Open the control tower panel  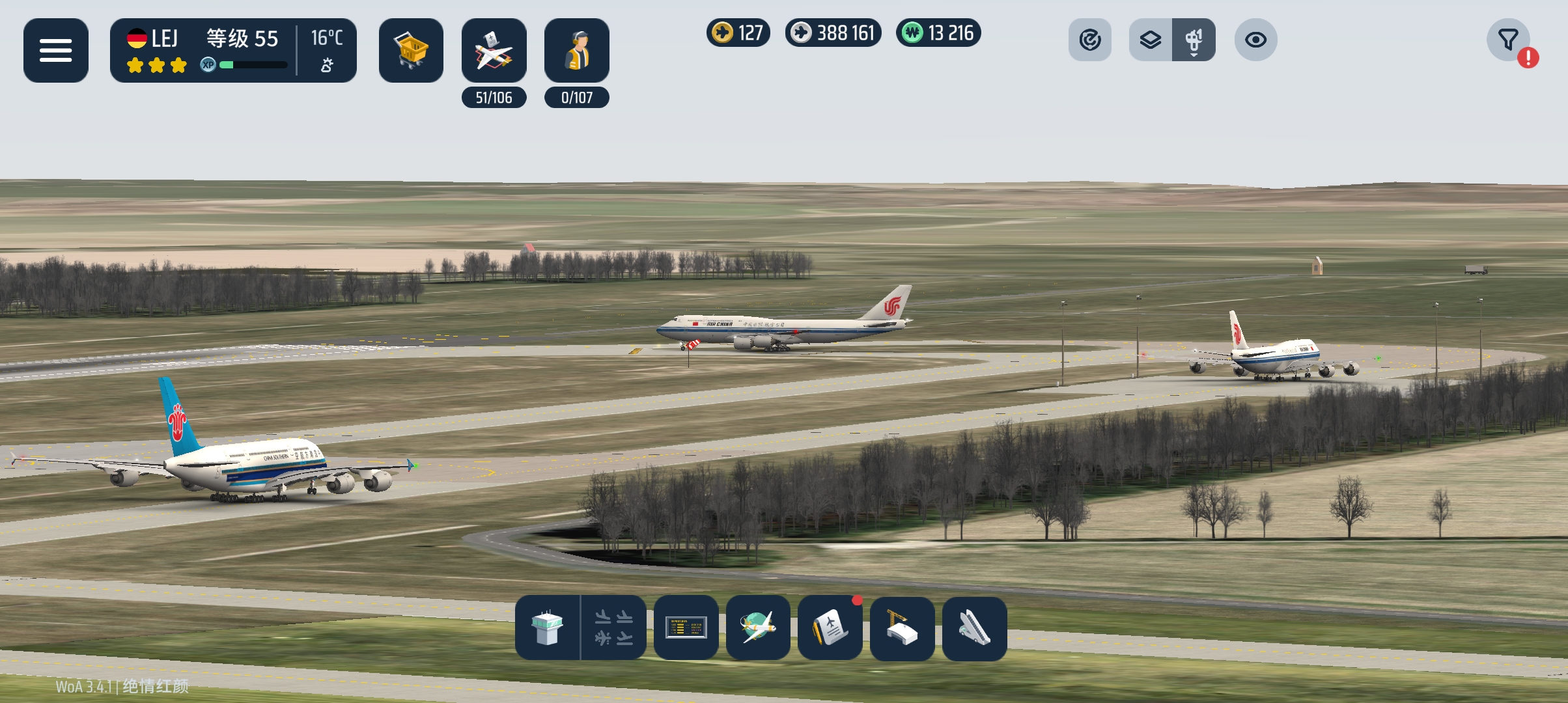[x=547, y=627]
